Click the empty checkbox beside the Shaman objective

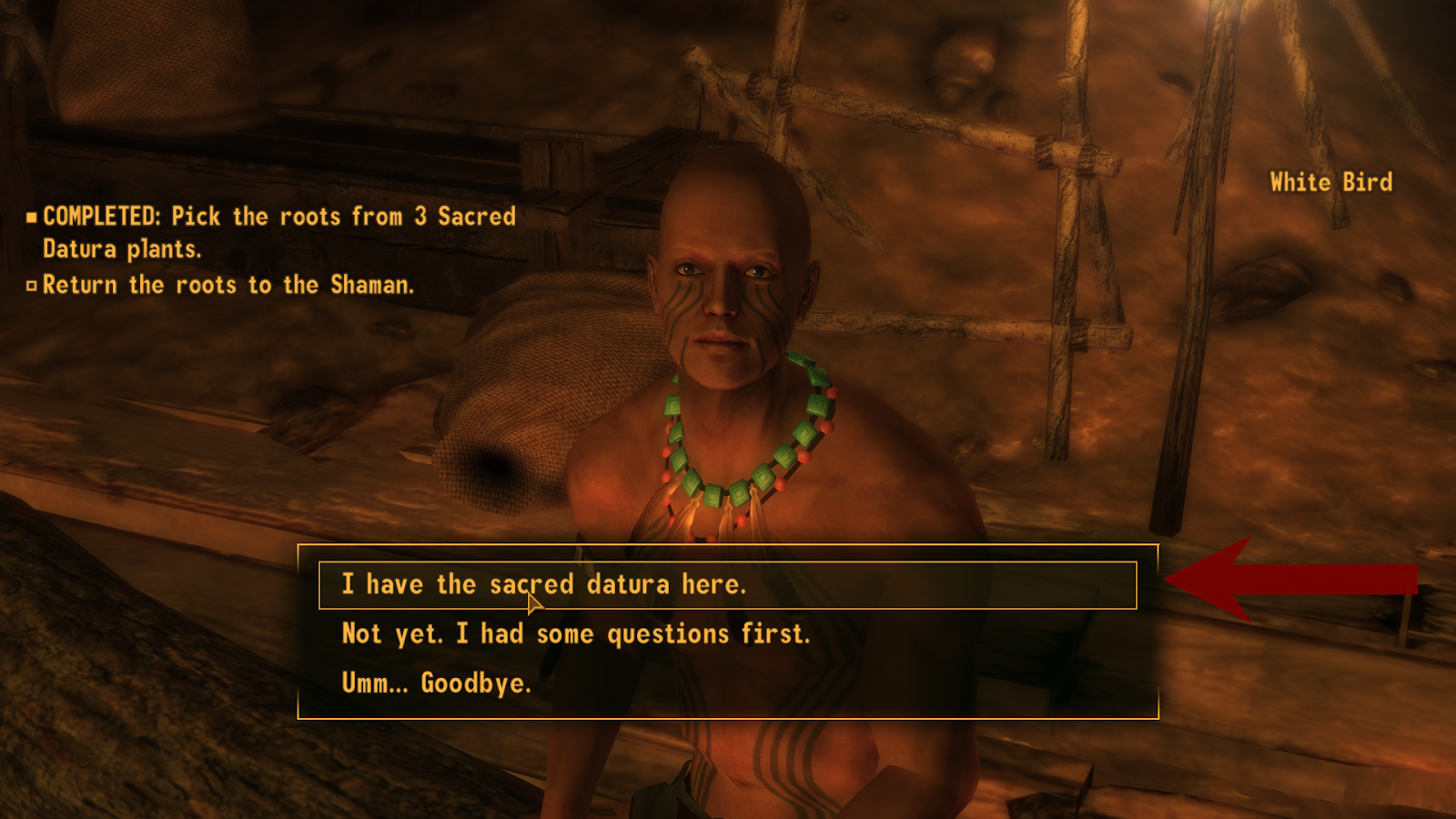(32, 284)
